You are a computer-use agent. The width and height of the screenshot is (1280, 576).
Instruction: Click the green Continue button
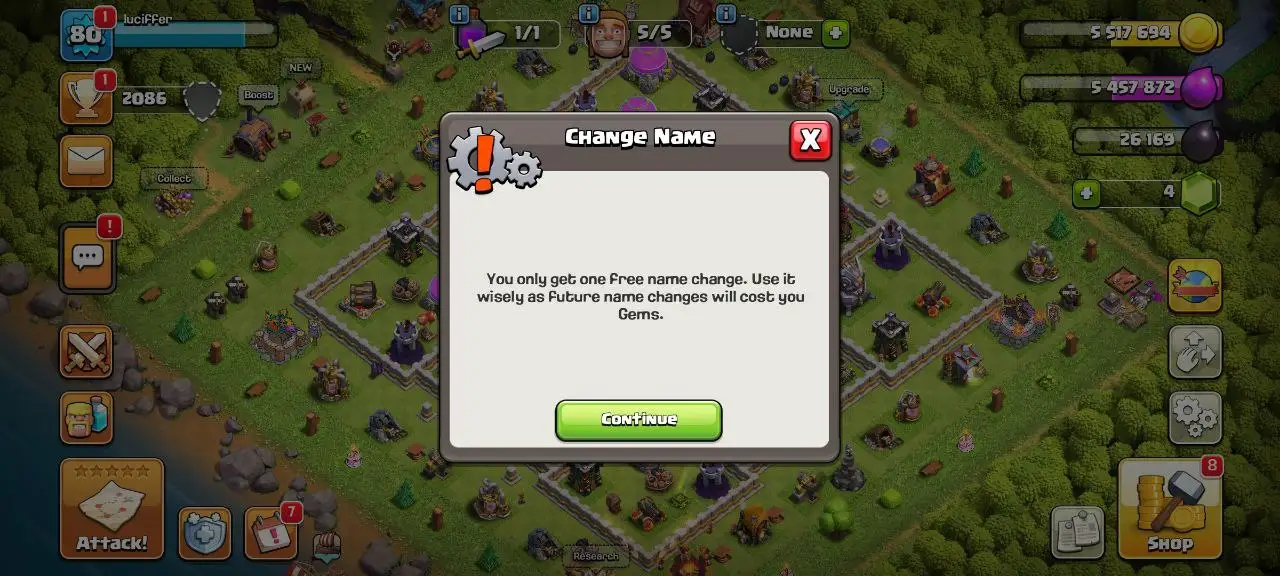tap(638, 420)
